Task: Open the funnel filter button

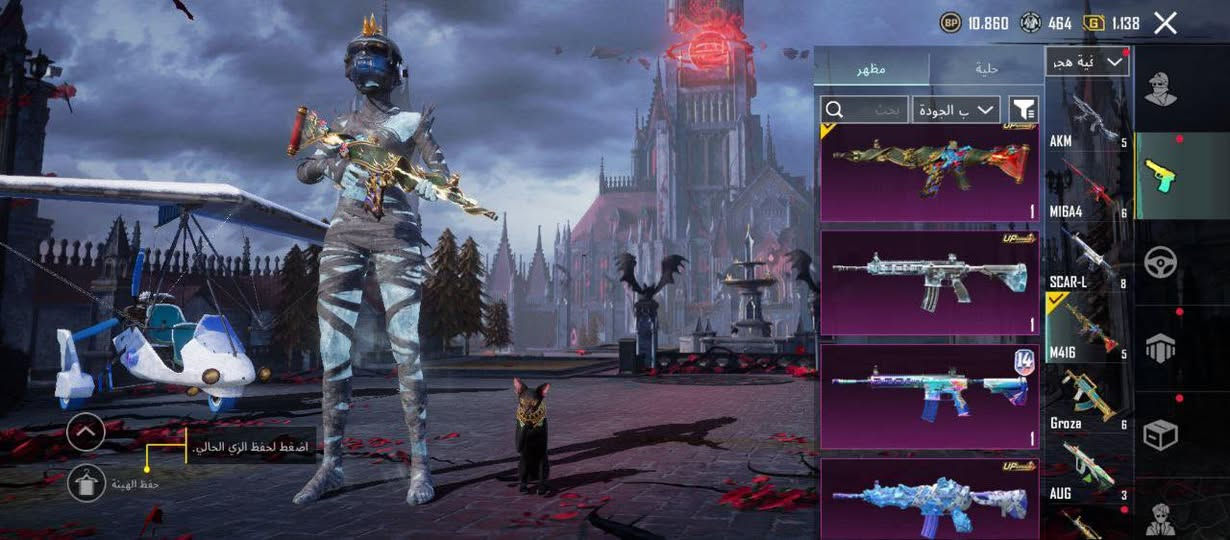Action: click(x=1023, y=109)
